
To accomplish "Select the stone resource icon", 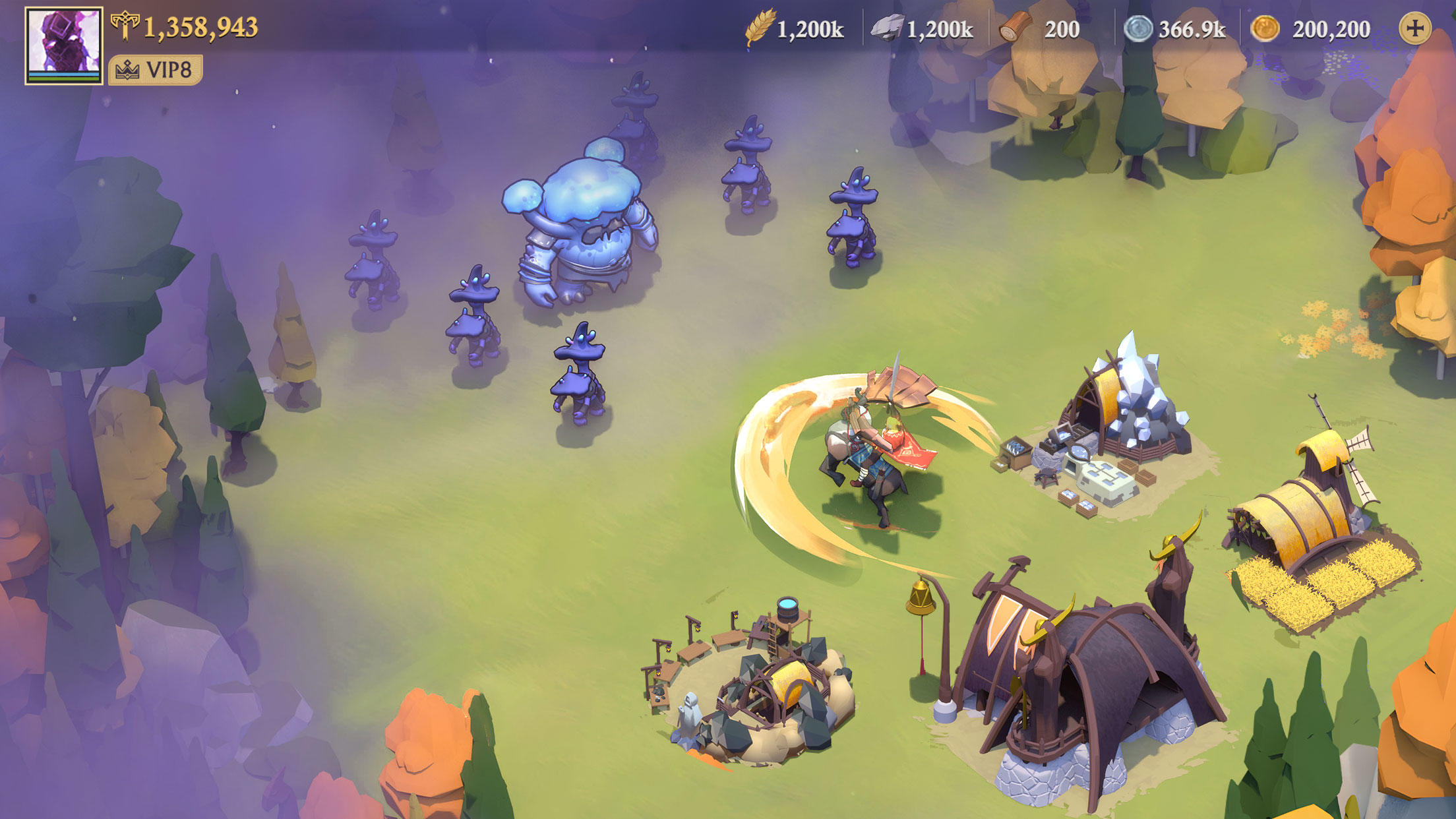I will [887, 29].
